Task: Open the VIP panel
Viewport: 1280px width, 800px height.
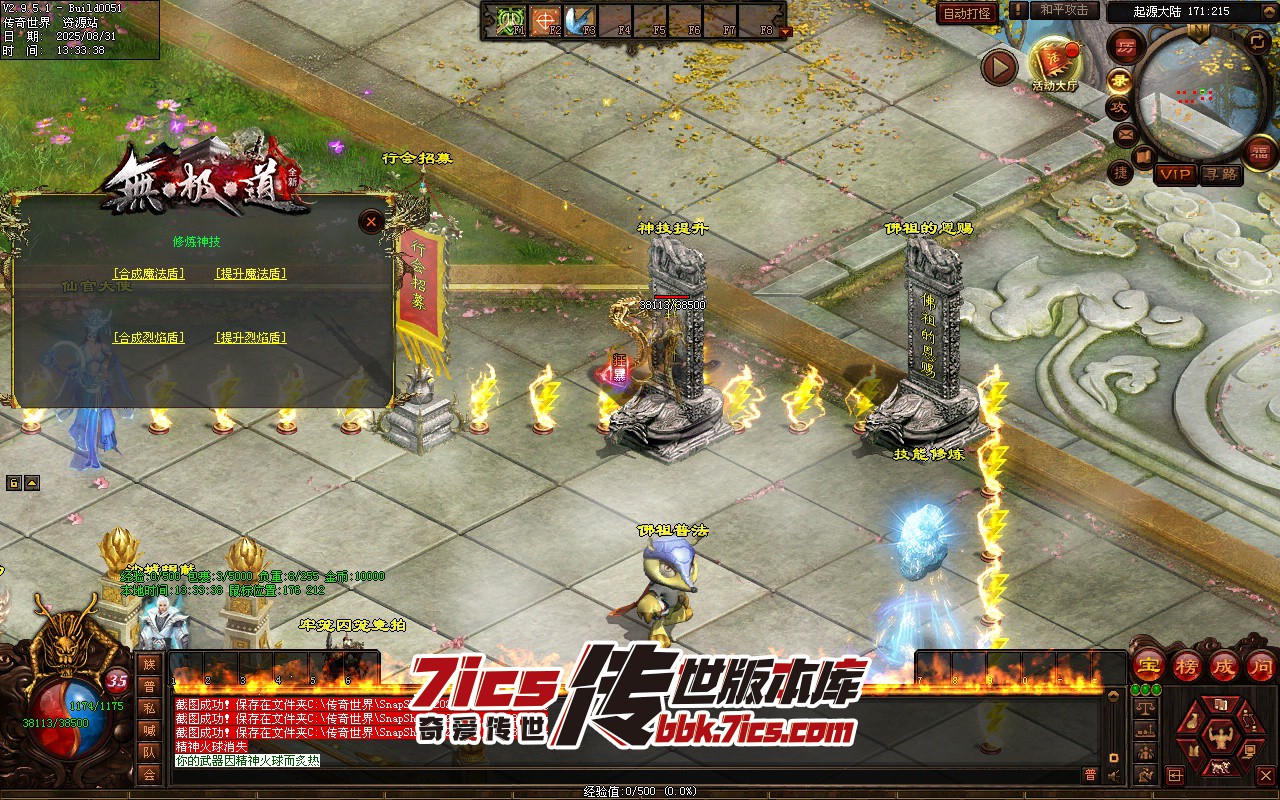Action: tap(1176, 174)
